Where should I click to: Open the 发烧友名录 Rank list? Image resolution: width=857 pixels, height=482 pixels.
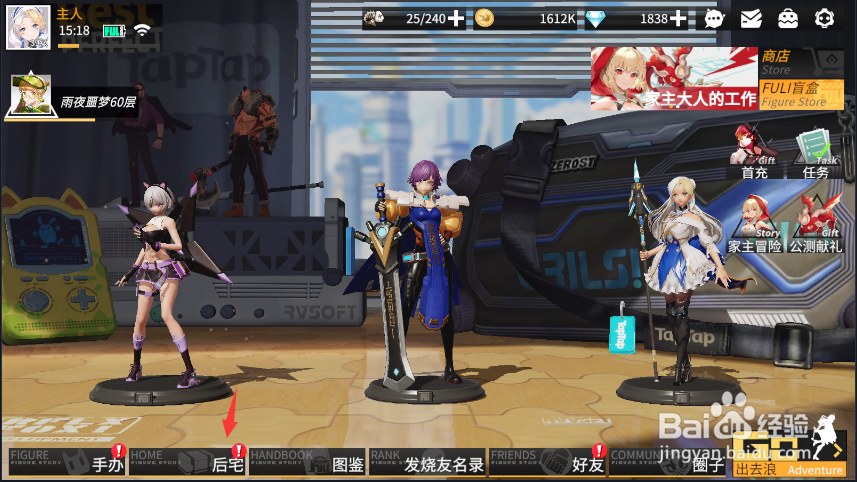tap(427, 462)
